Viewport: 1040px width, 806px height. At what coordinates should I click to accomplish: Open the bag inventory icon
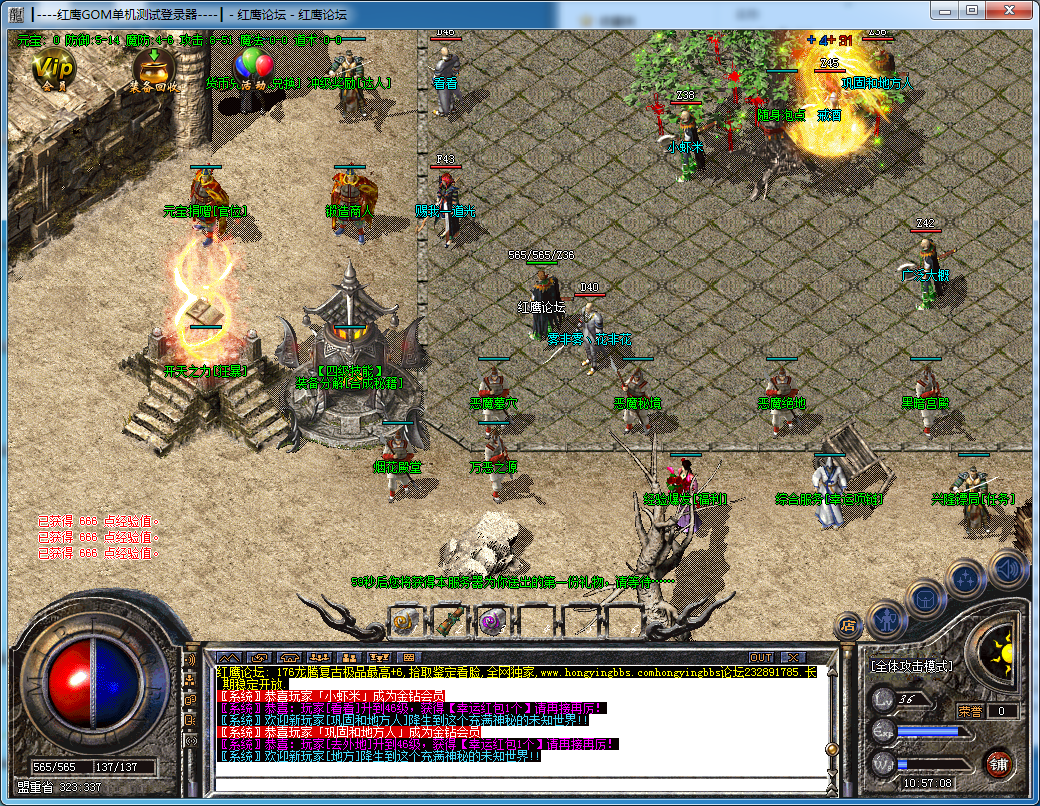point(927,600)
